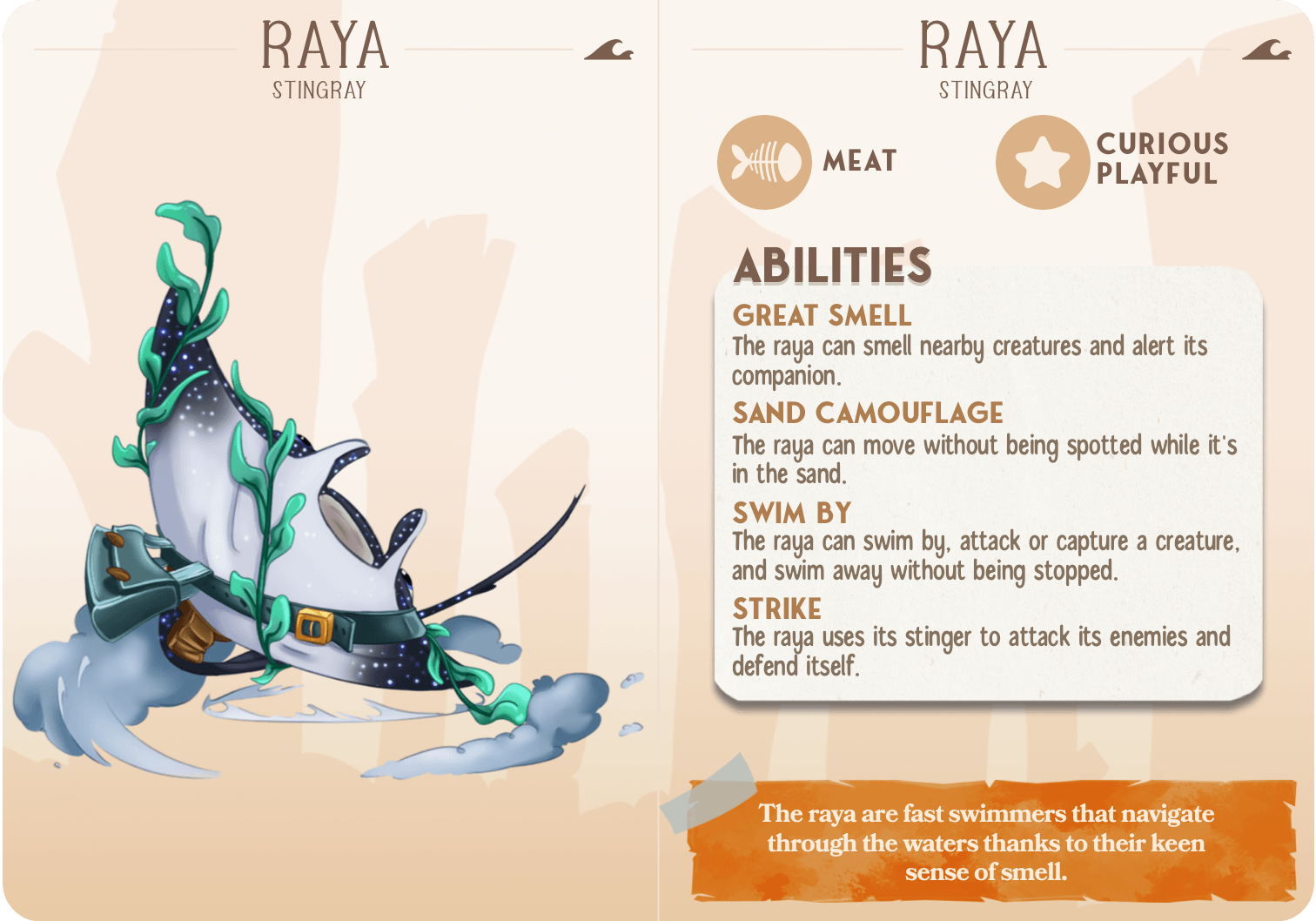This screenshot has width=1316, height=921.
Task: Choose the Strike ability entry
Action: point(776,608)
